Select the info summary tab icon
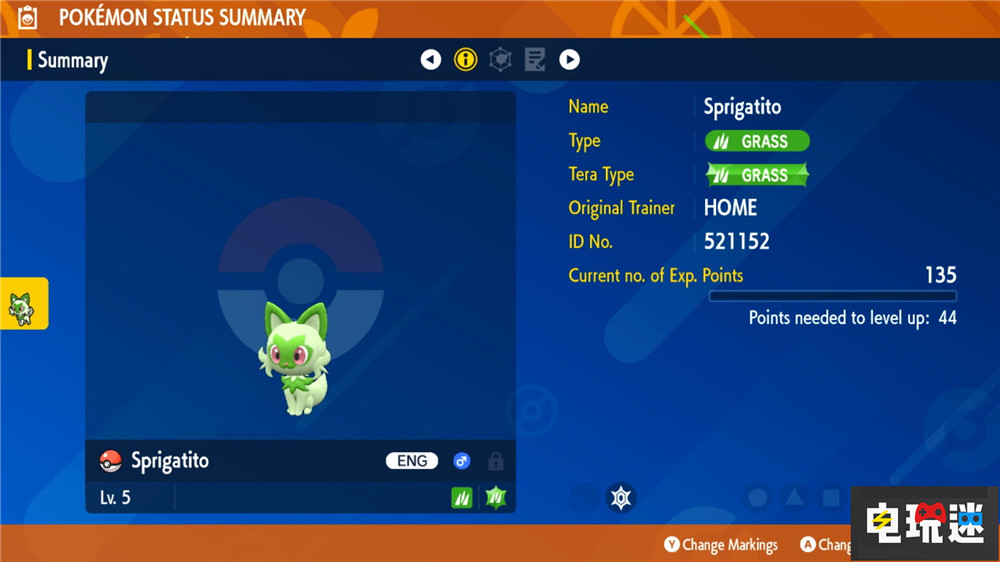1000x562 pixels. pyautogui.click(x=465, y=60)
